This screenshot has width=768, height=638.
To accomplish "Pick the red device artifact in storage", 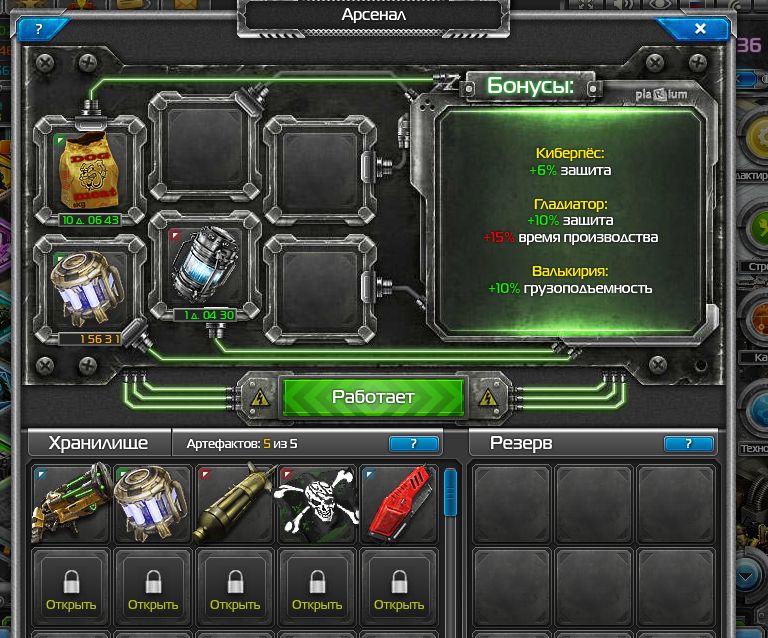I will [x=399, y=503].
